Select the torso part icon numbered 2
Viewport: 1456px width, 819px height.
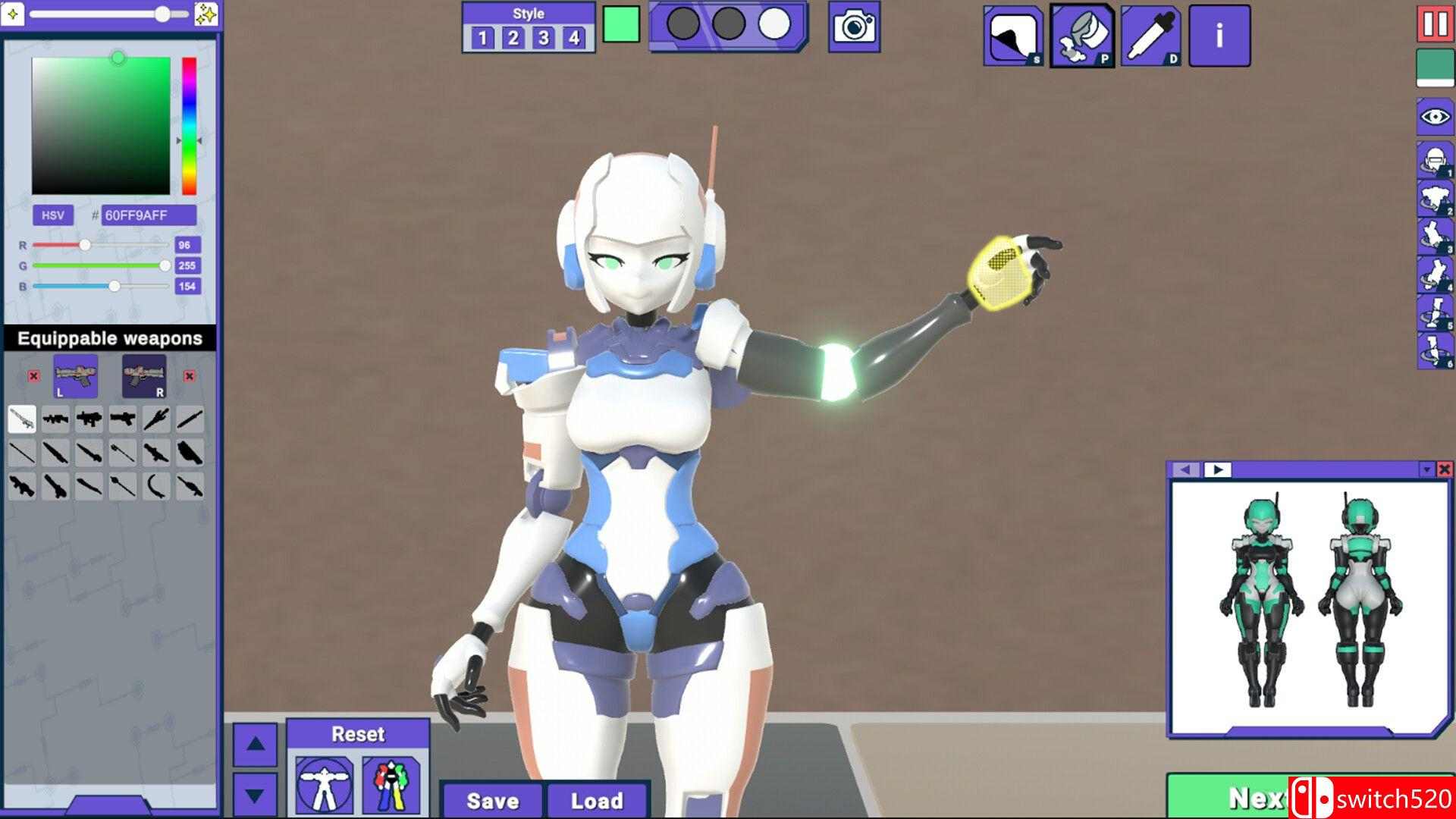[1435, 196]
